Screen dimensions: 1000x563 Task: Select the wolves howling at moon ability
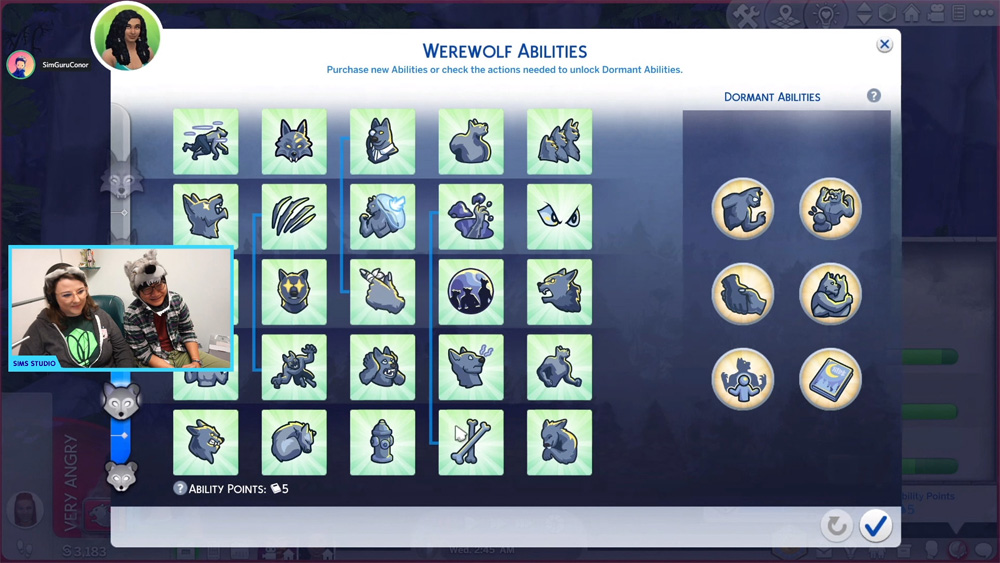pos(471,292)
